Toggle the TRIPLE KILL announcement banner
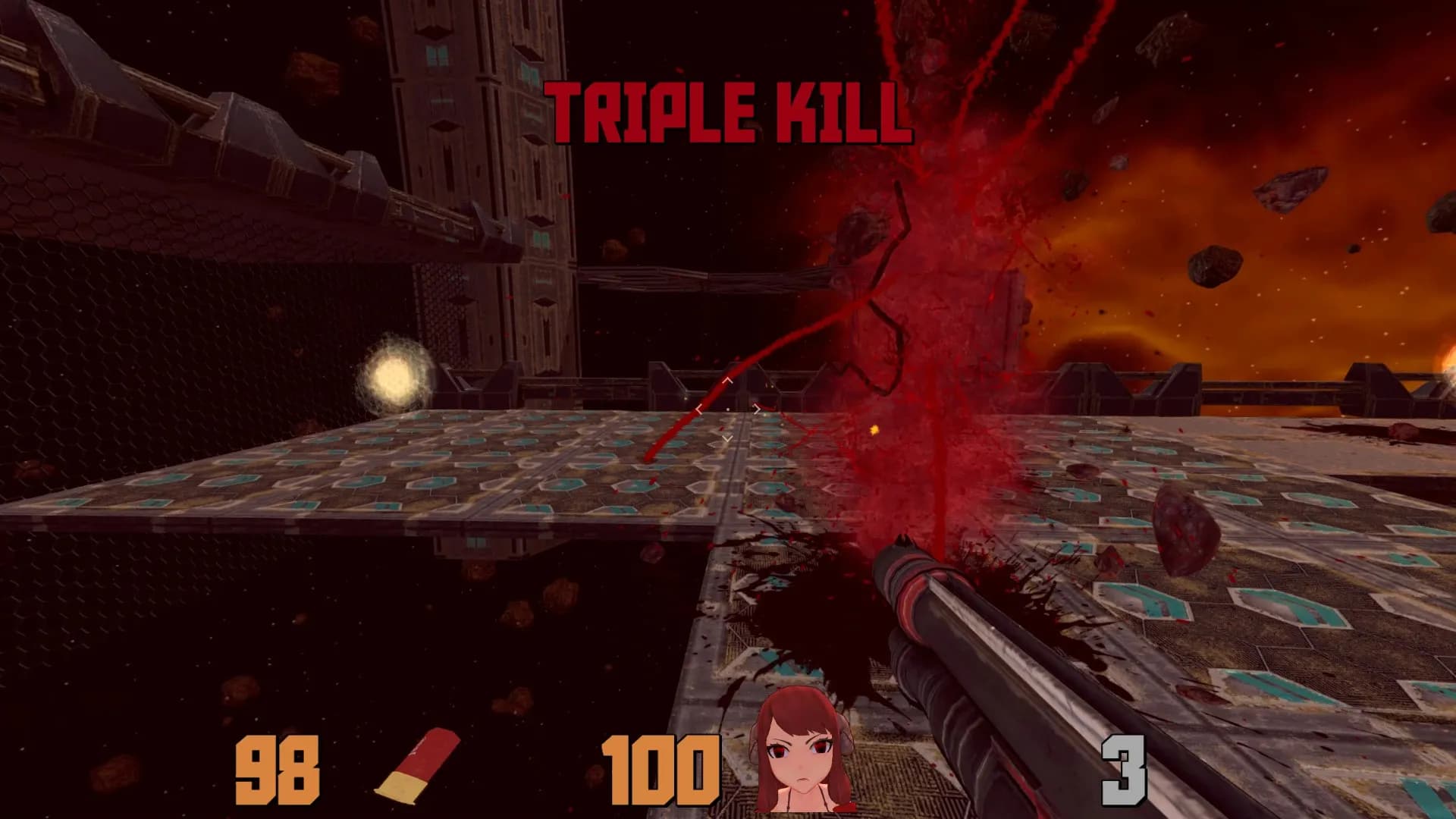This screenshot has height=819, width=1456. point(728,114)
